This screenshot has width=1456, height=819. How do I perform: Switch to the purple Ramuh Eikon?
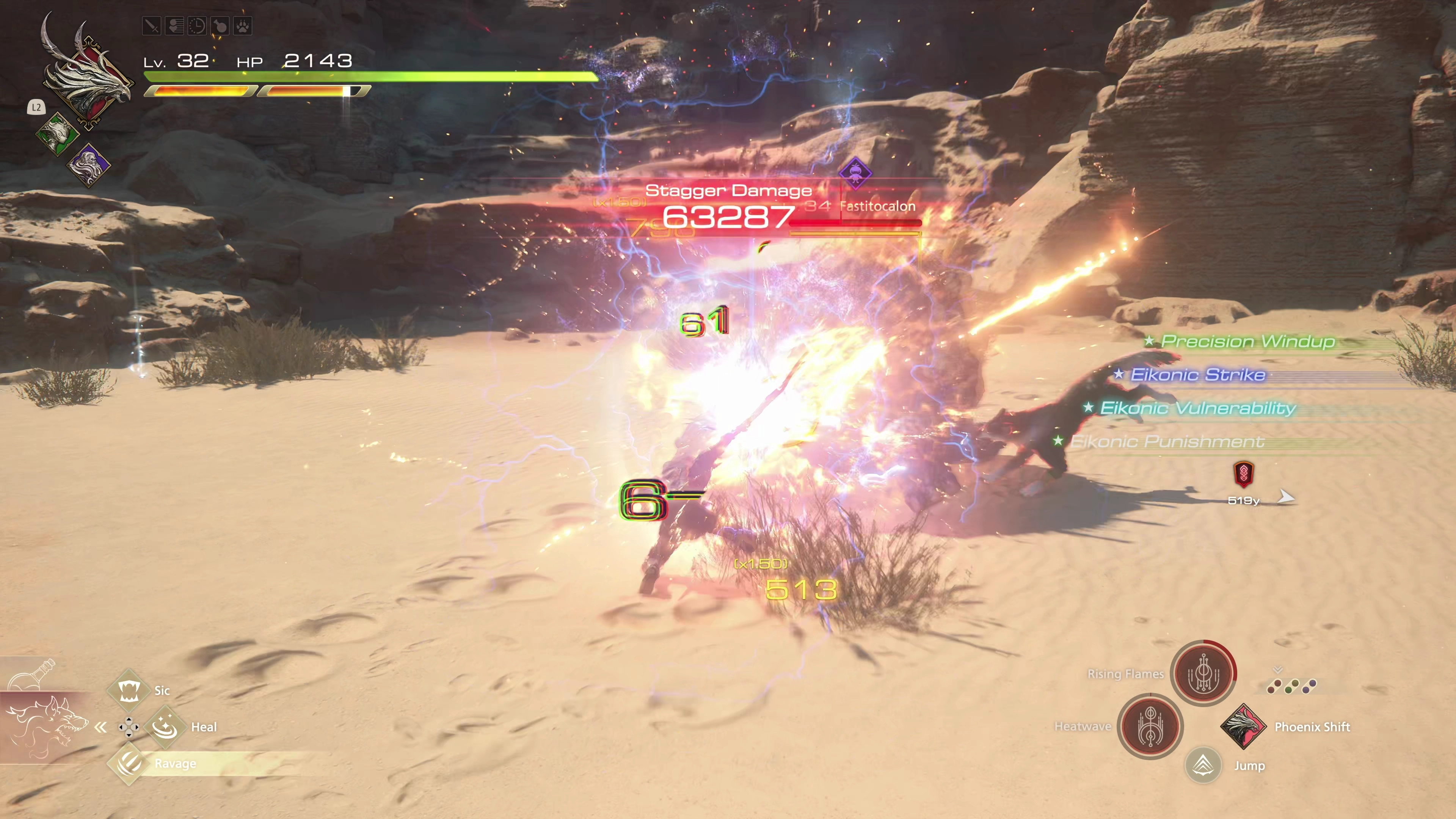pyautogui.click(x=88, y=165)
